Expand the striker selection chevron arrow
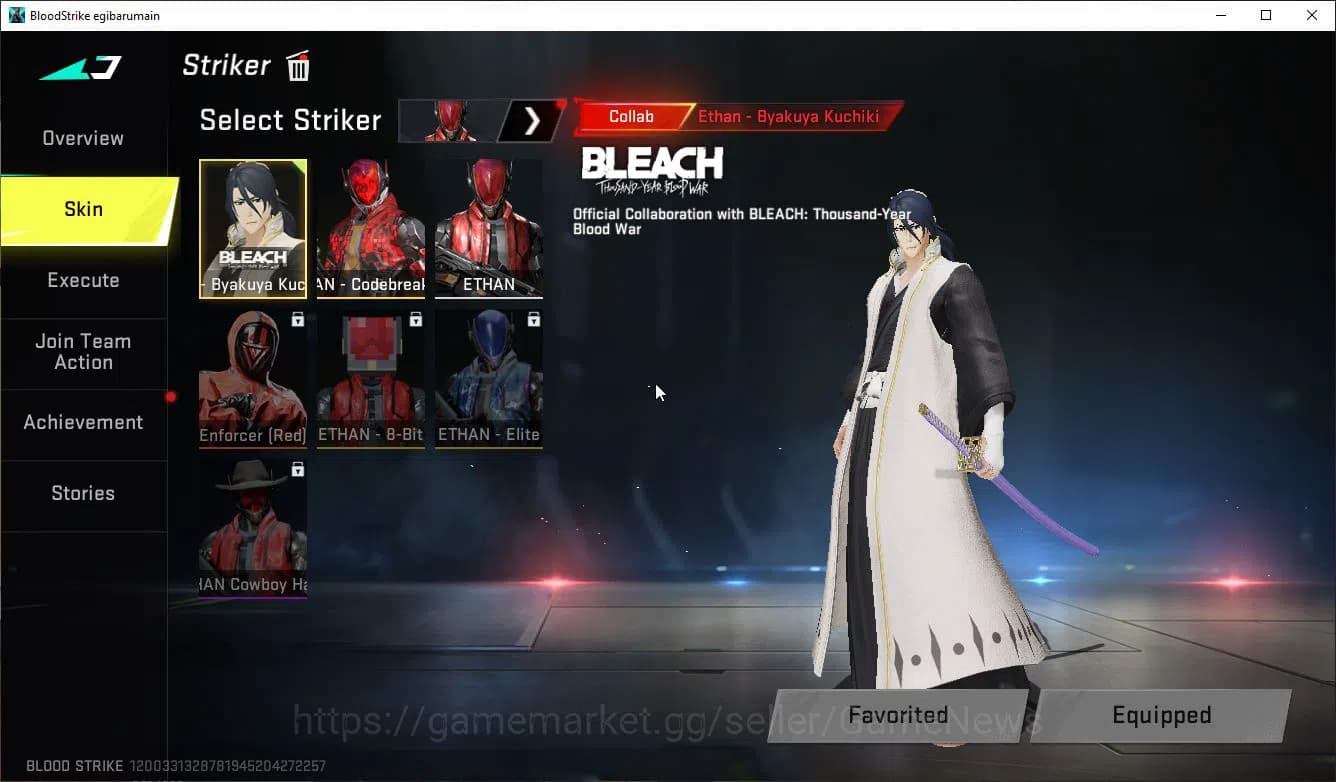Image resolution: width=1336 pixels, height=782 pixels. pyautogui.click(x=533, y=120)
